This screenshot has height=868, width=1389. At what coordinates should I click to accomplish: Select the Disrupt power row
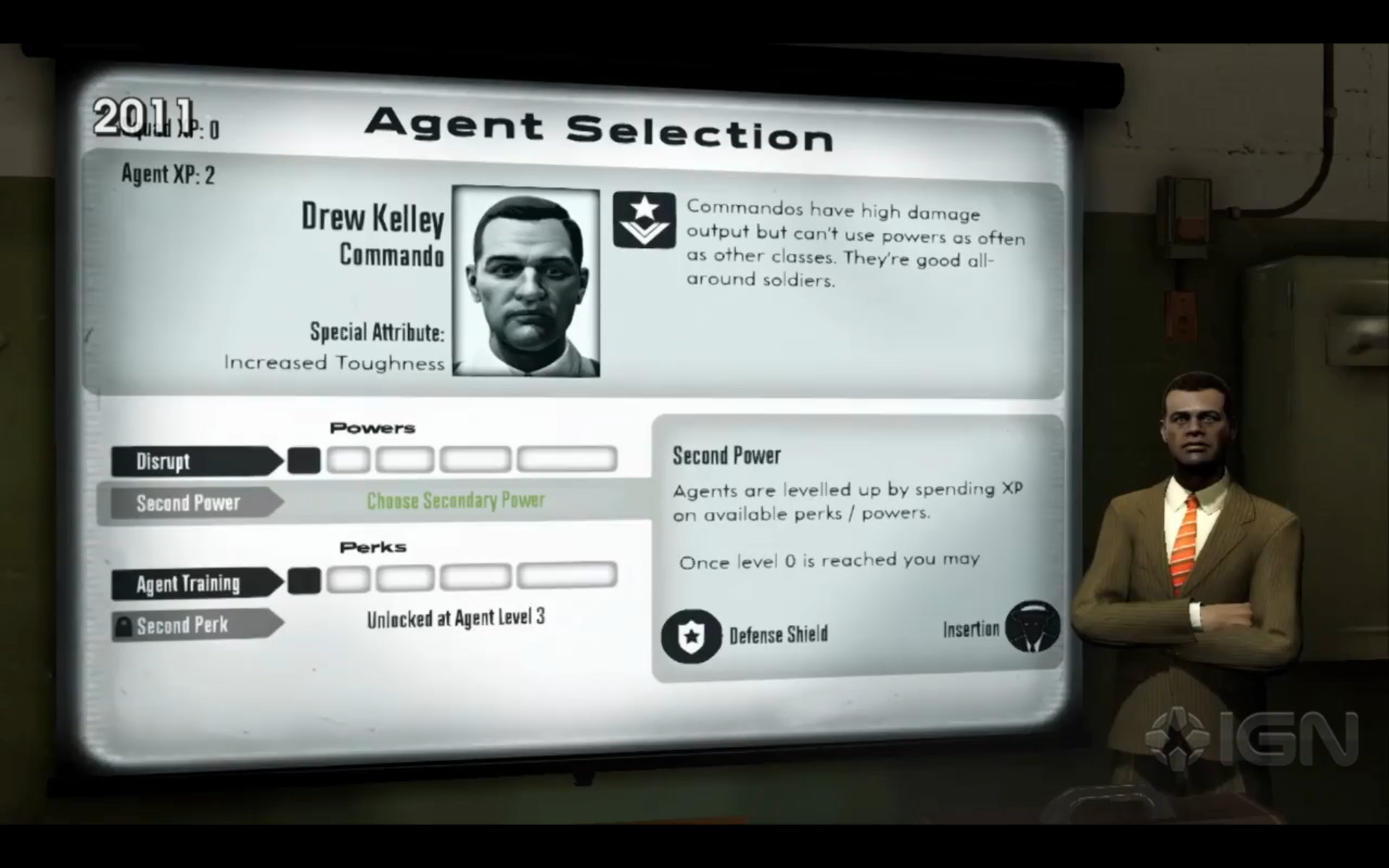point(194,461)
